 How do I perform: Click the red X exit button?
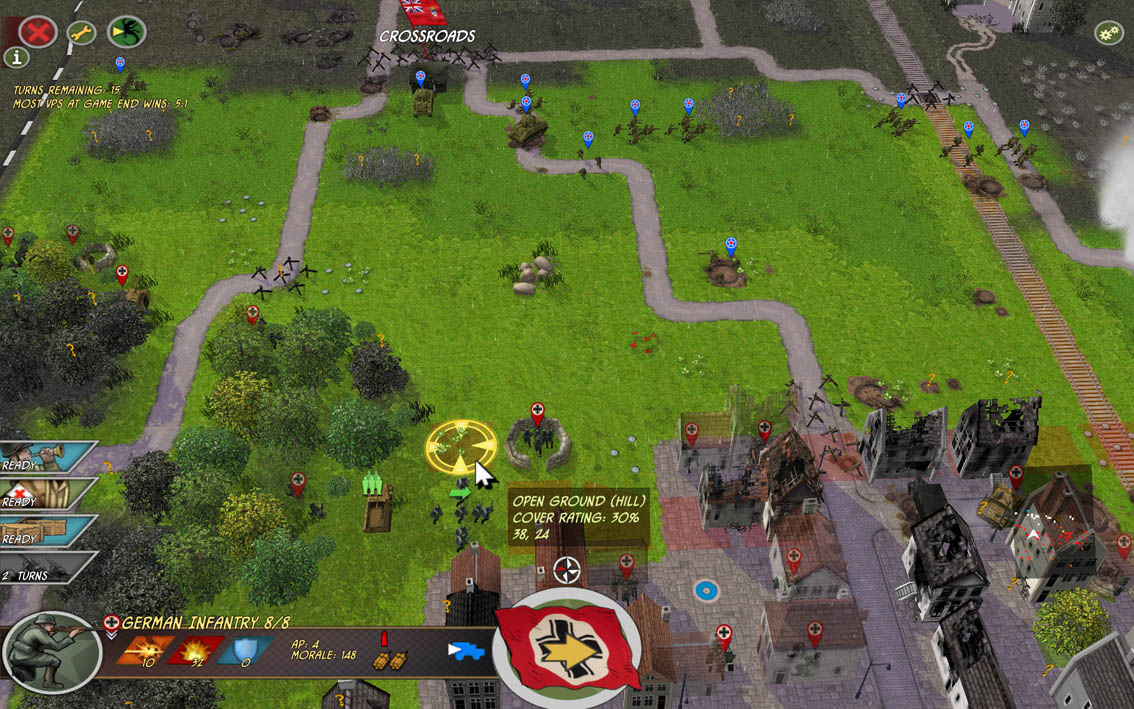pos(38,32)
